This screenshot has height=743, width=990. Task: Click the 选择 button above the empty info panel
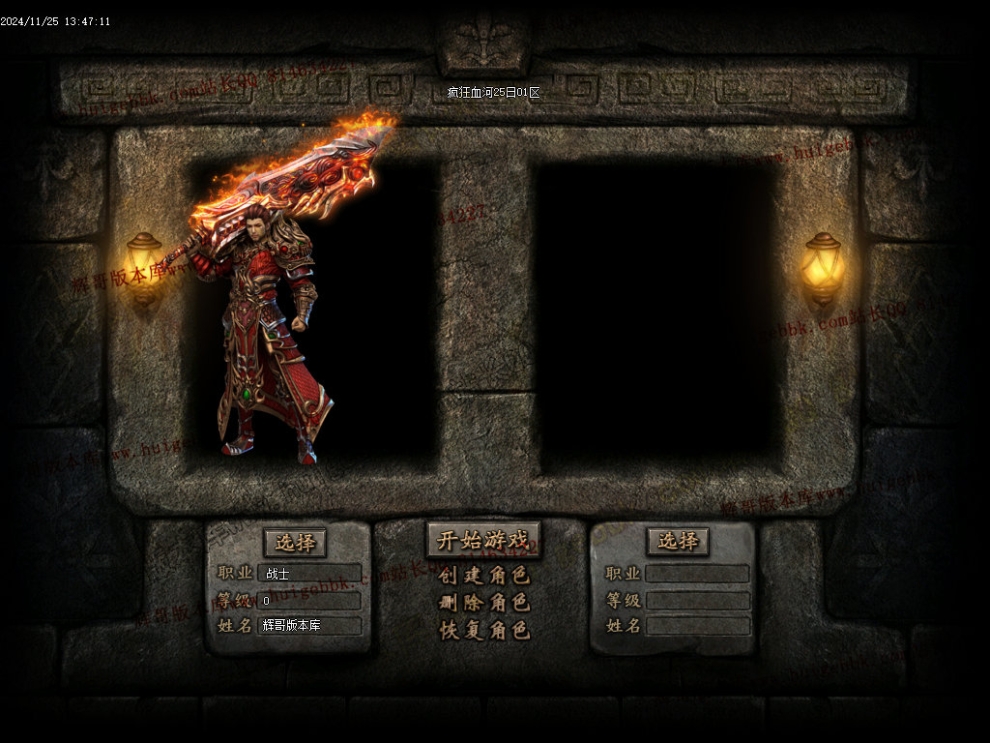678,541
